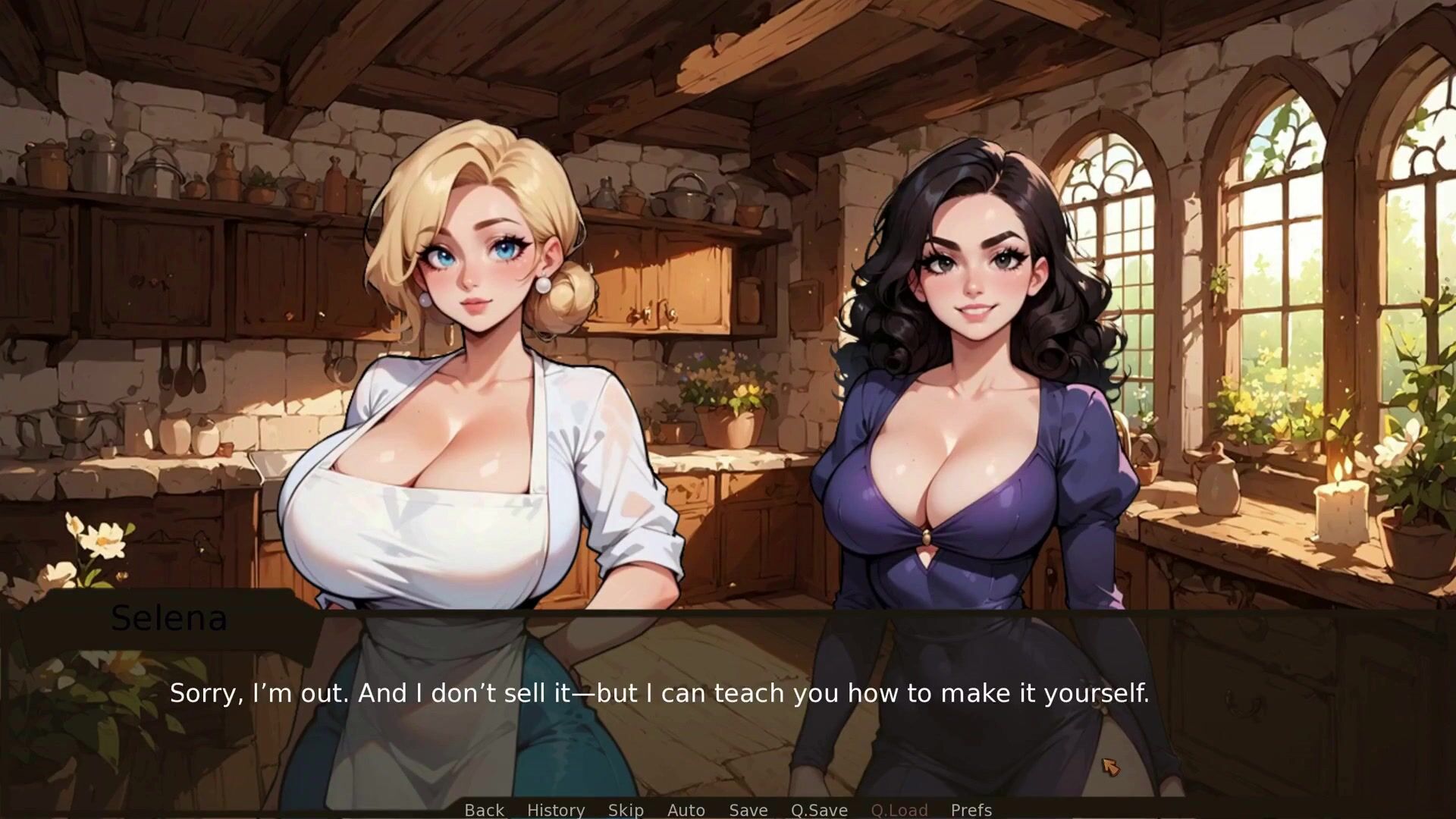Image resolution: width=1456 pixels, height=819 pixels.
Task: Enable Auto advance
Action: pyautogui.click(x=686, y=810)
